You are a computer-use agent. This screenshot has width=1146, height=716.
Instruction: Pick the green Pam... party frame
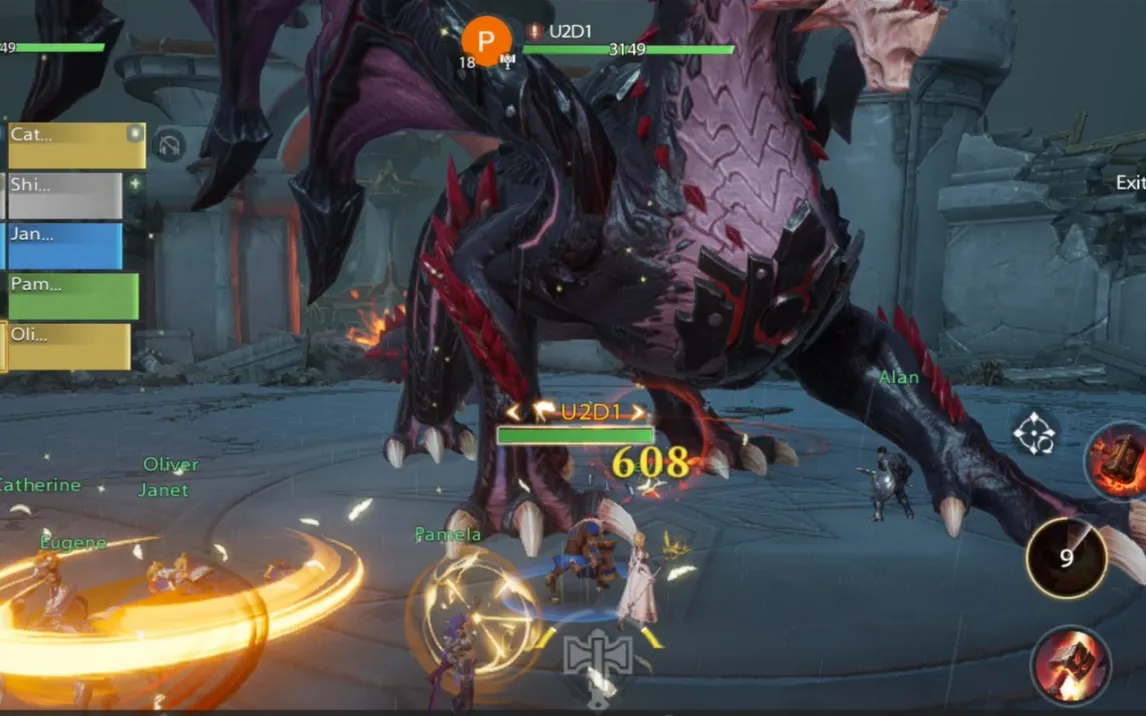(74, 296)
